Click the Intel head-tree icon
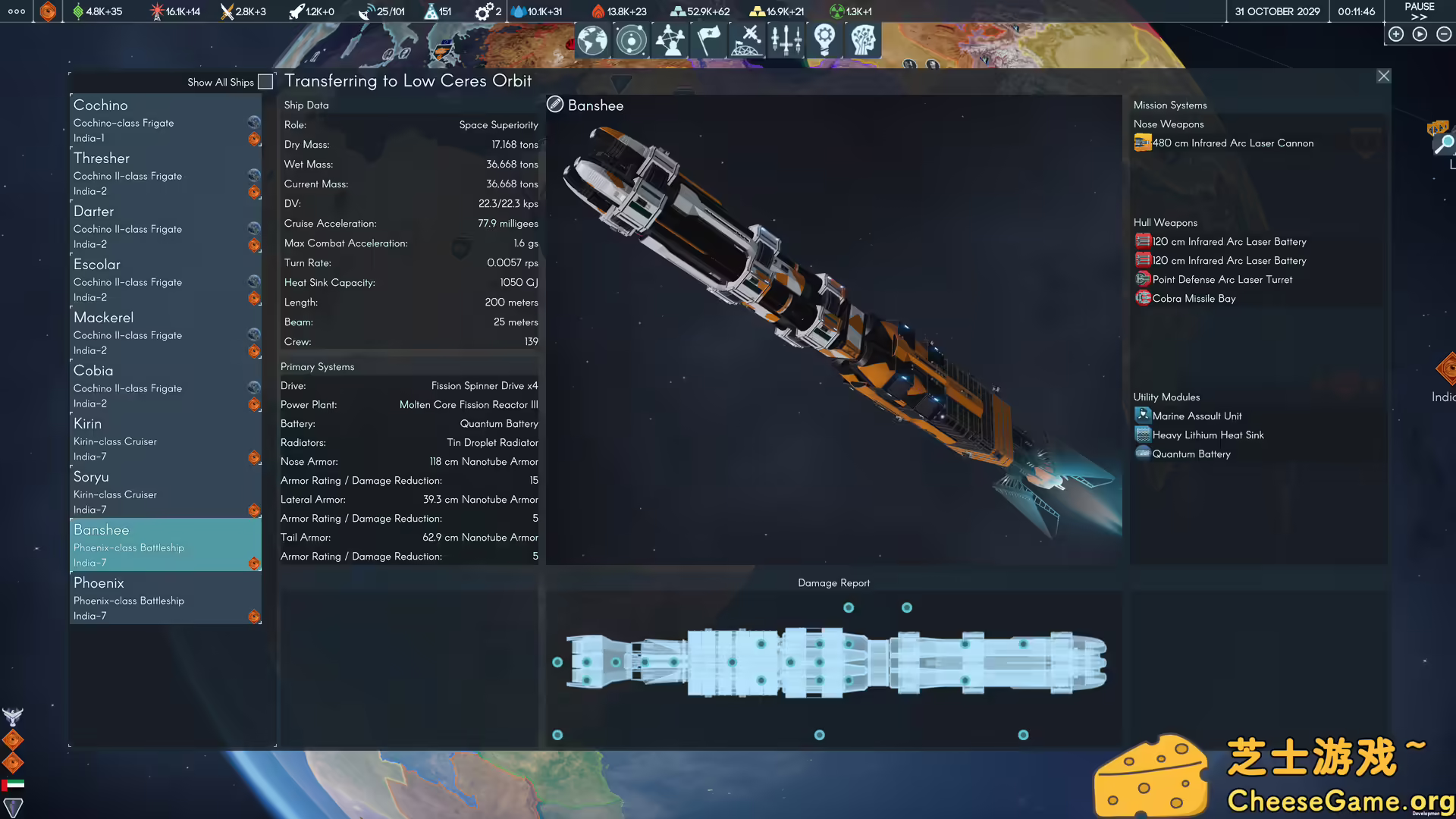 pos(863,40)
